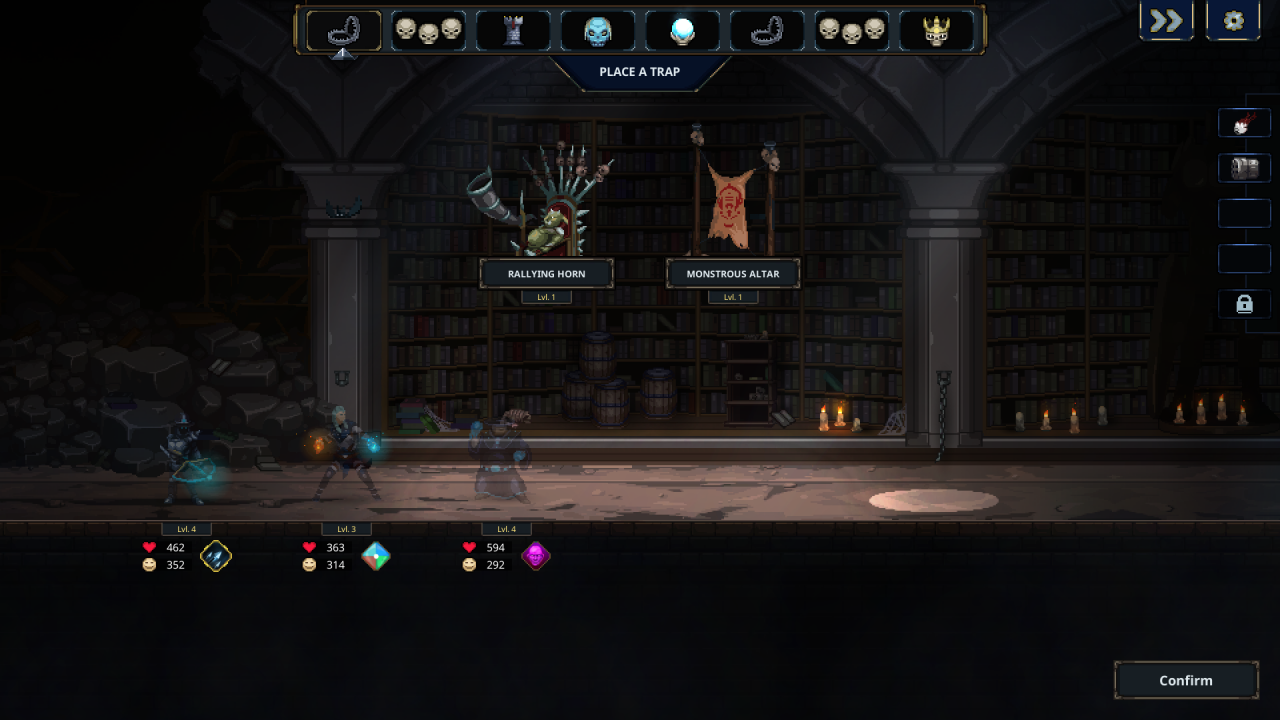Select the glowing orb room icon
The width and height of the screenshot is (1280, 720).
[683, 31]
